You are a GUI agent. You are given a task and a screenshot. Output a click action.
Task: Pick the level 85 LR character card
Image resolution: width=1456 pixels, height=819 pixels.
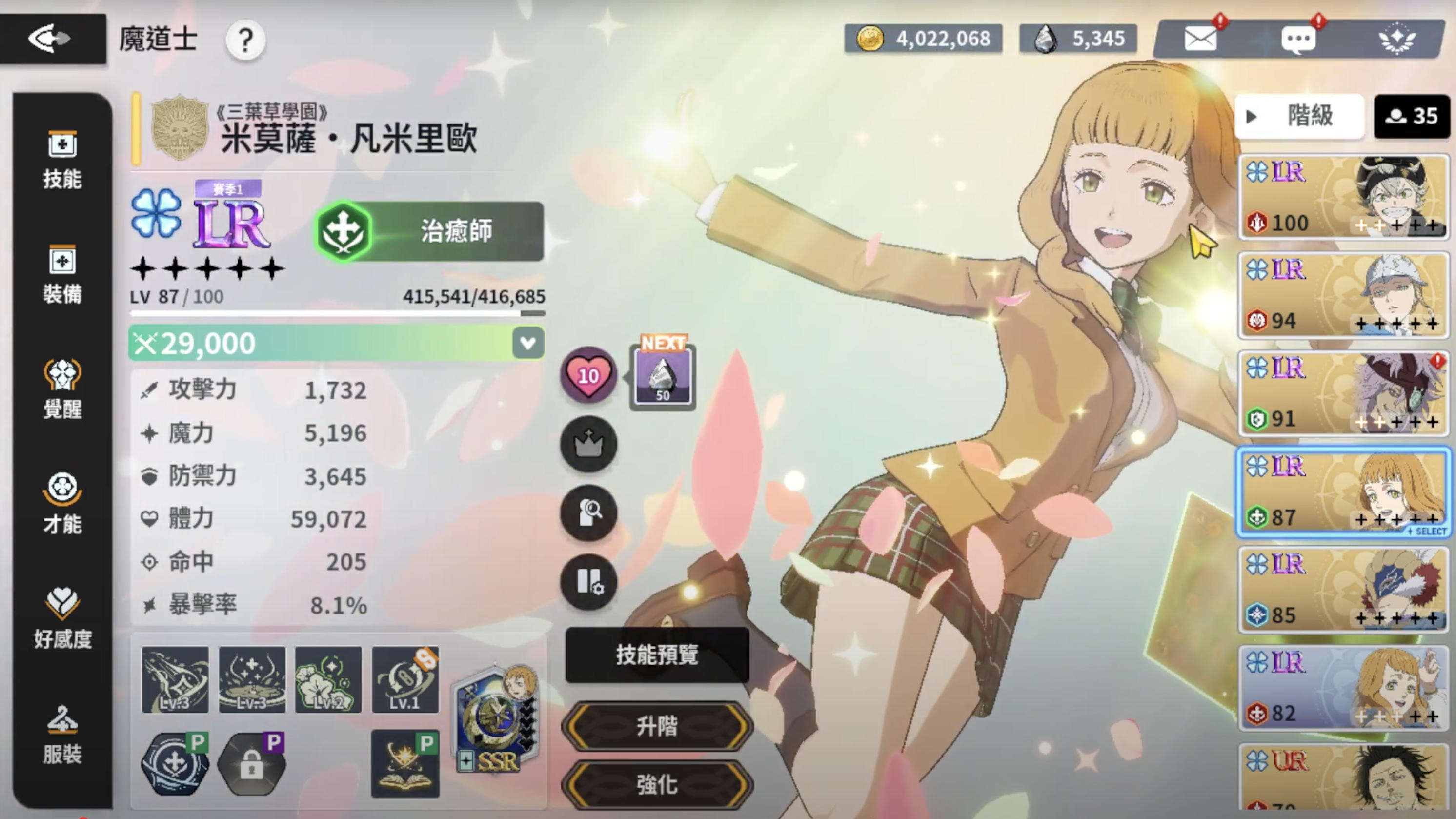click(x=1343, y=590)
